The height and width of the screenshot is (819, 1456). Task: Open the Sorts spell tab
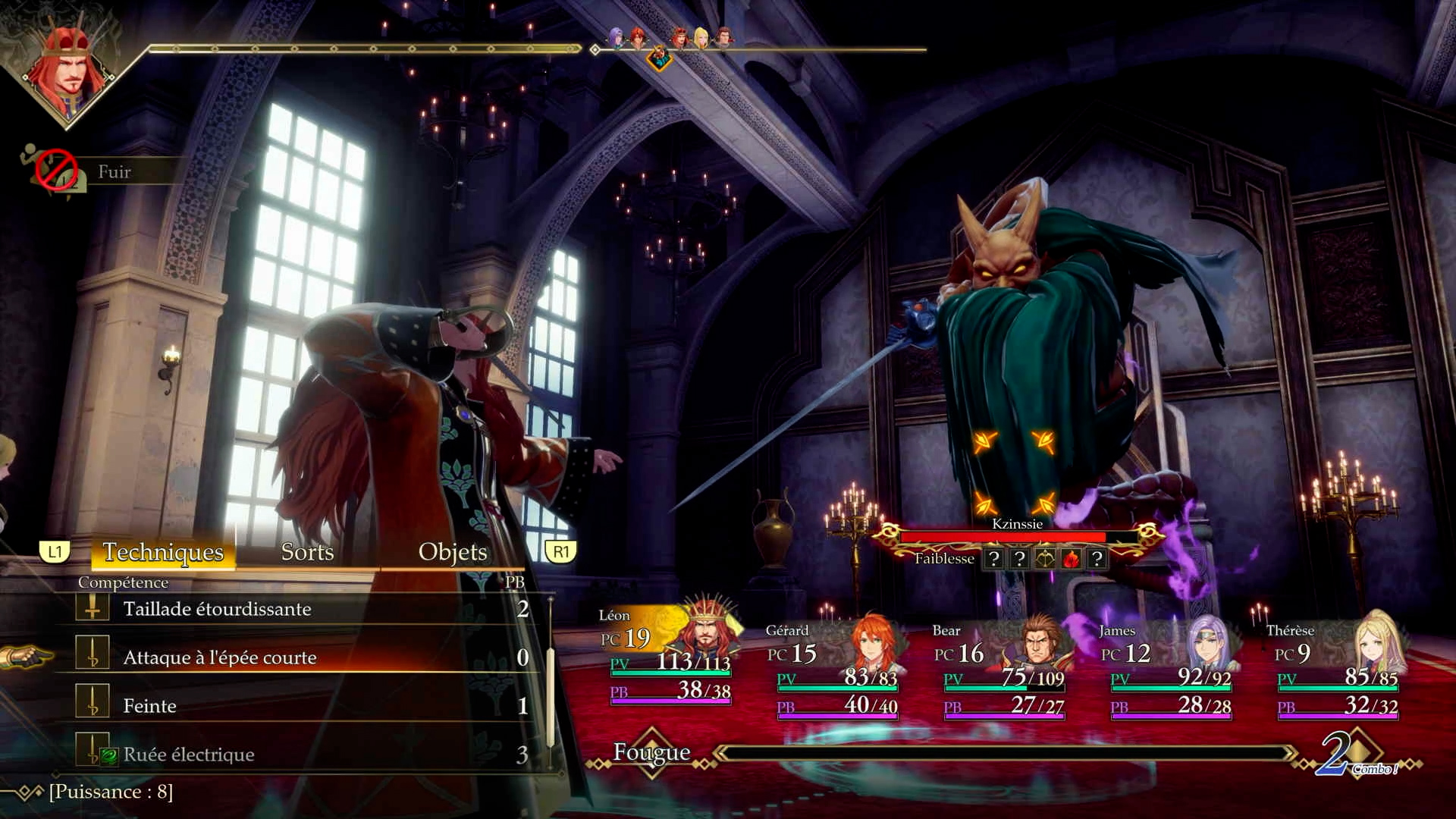[307, 552]
